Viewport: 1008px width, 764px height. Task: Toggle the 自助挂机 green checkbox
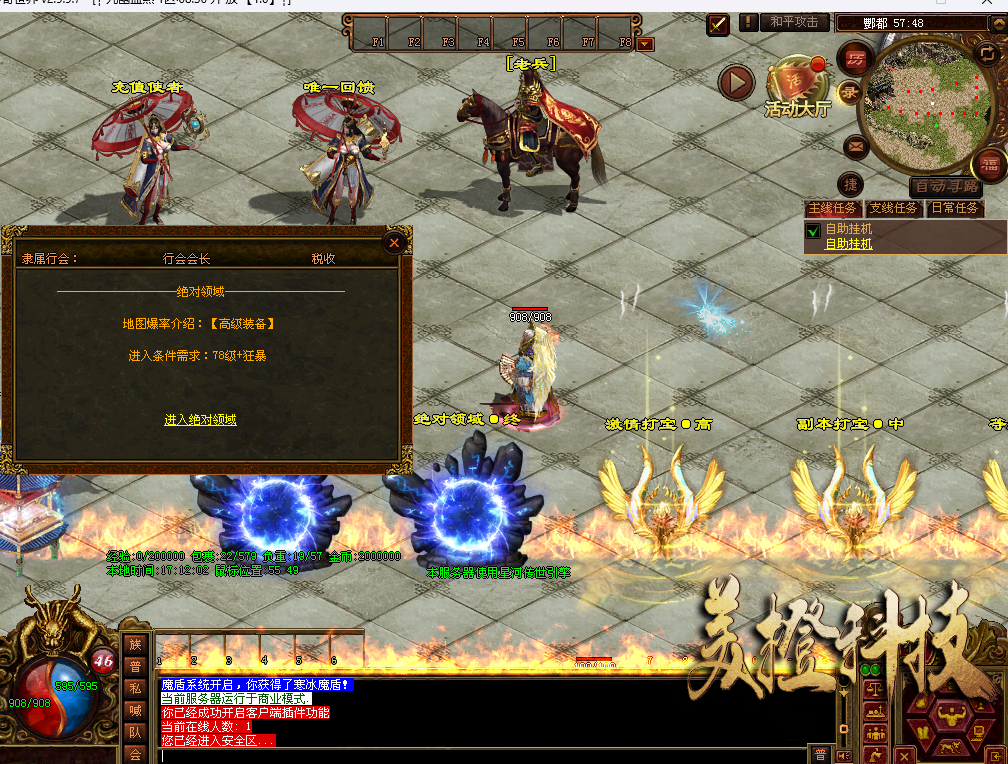pyautogui.click(x=813, y=232)
